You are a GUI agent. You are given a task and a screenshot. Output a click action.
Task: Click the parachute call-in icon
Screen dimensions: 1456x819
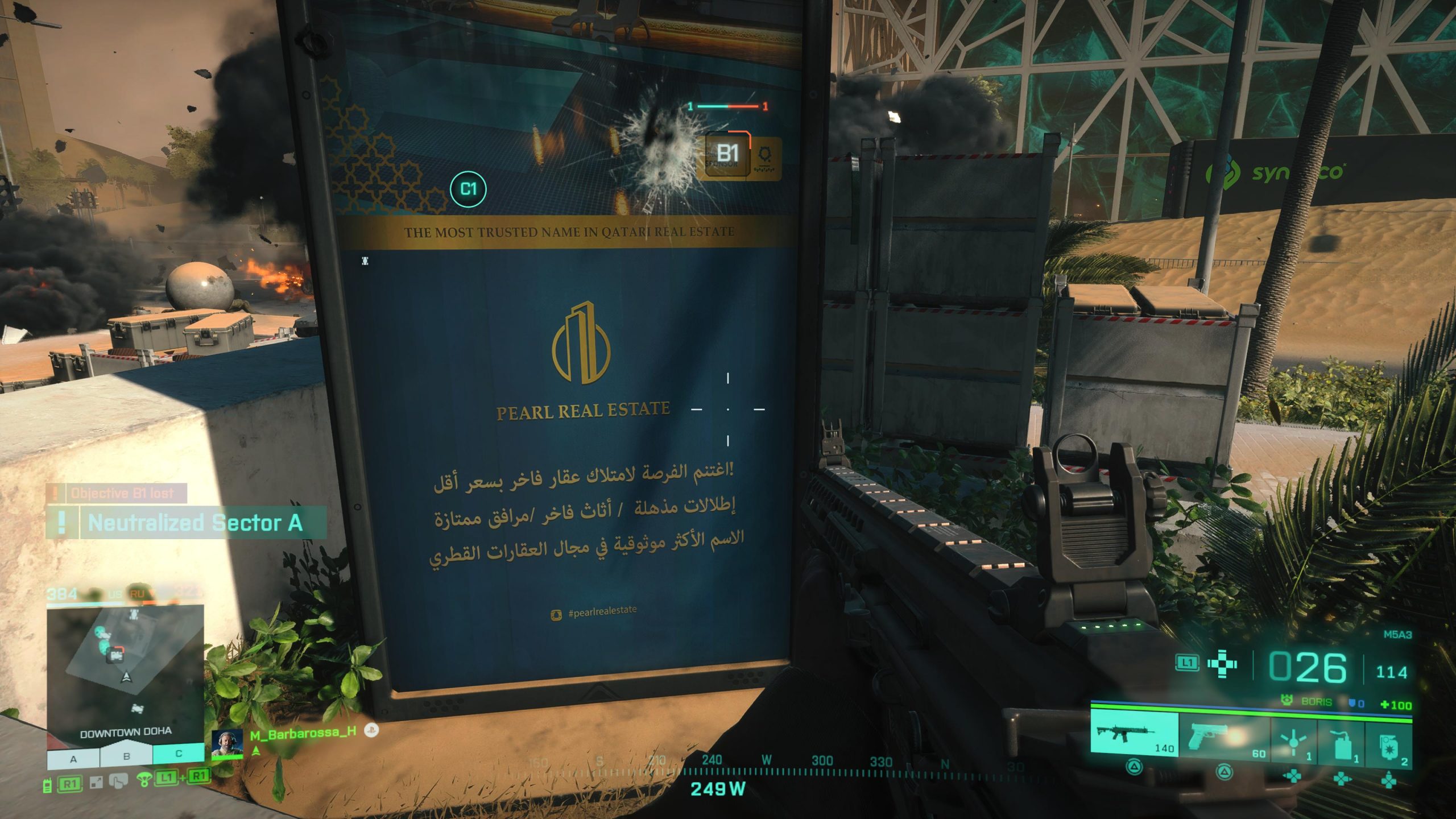144,780
